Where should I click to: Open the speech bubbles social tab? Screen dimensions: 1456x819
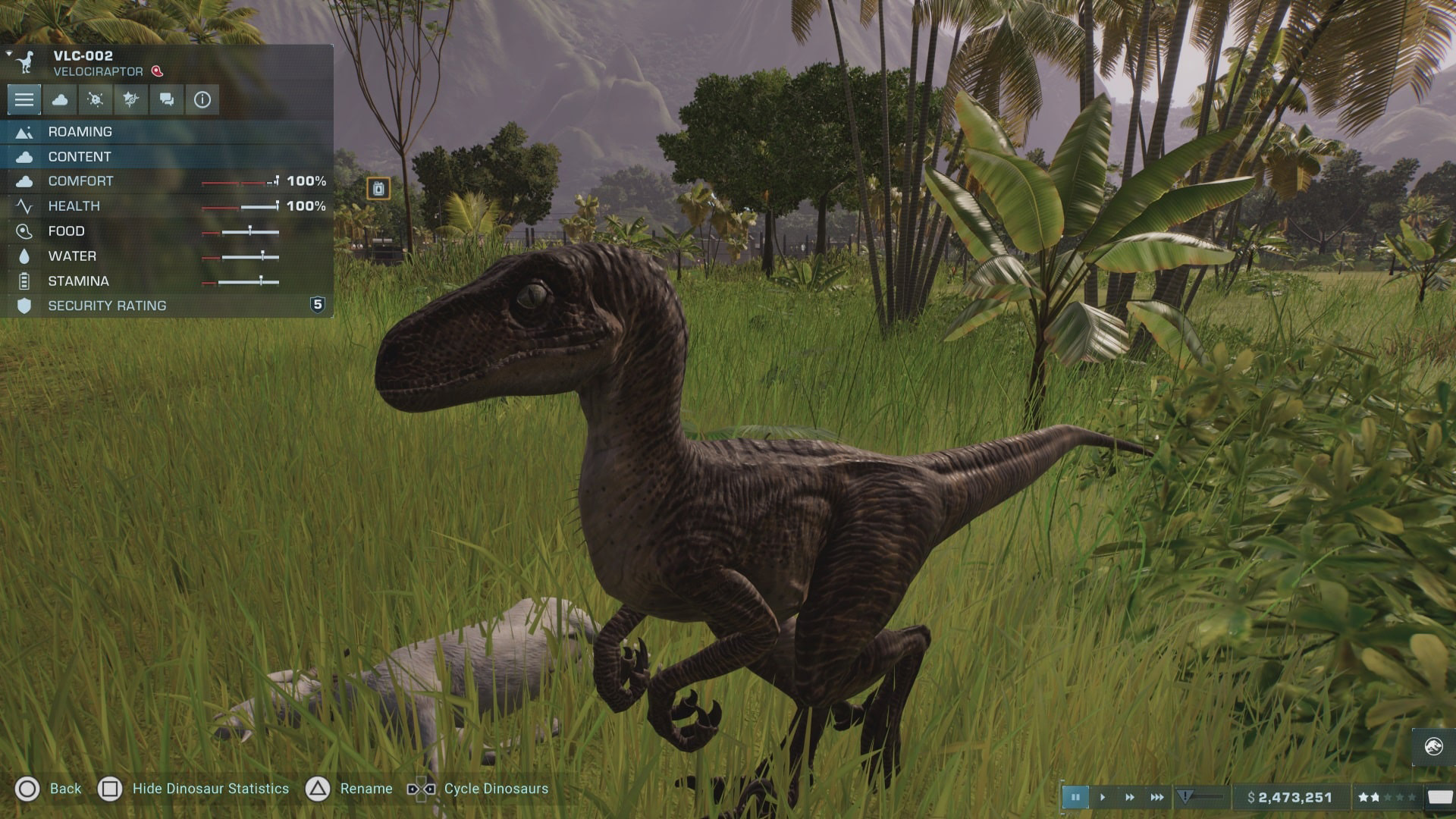pos(167,99)
